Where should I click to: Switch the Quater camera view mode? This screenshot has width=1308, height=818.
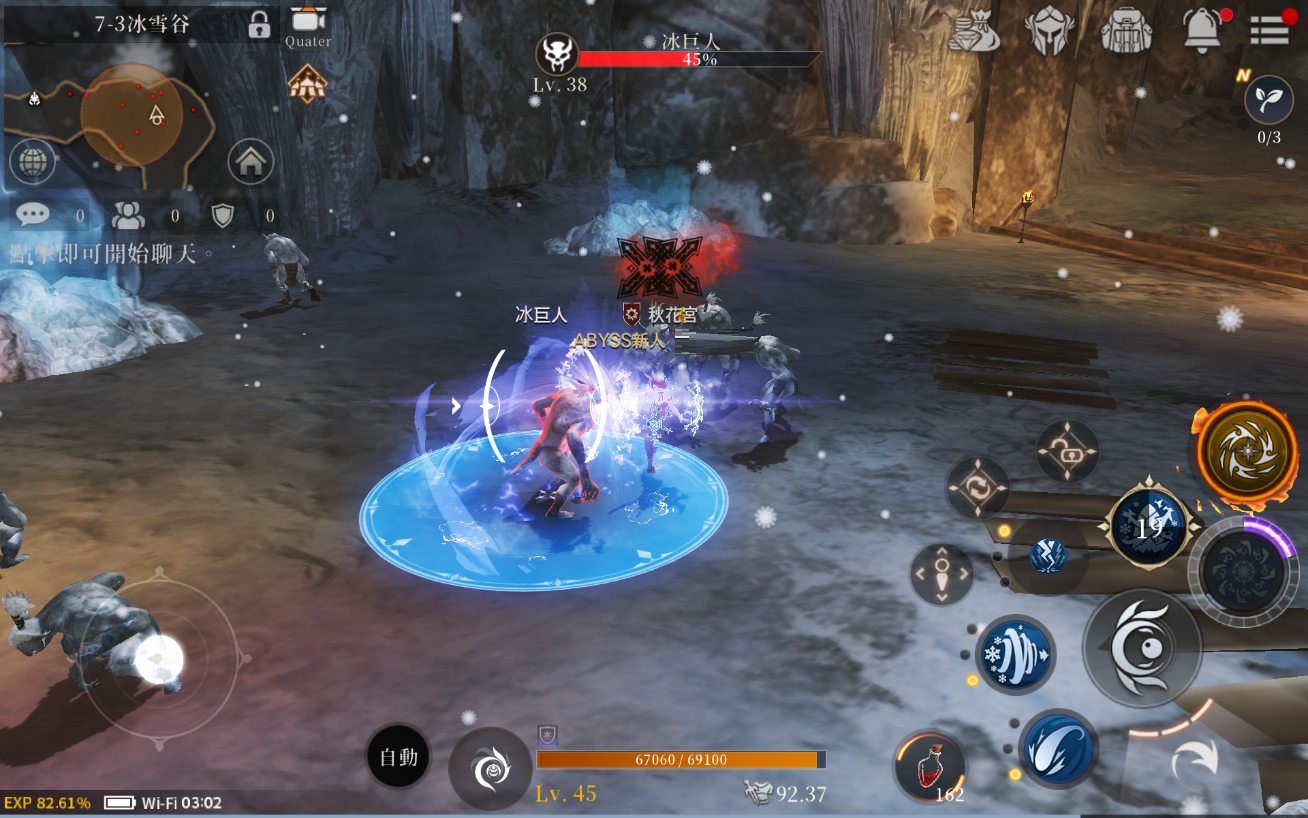point(307,23)
